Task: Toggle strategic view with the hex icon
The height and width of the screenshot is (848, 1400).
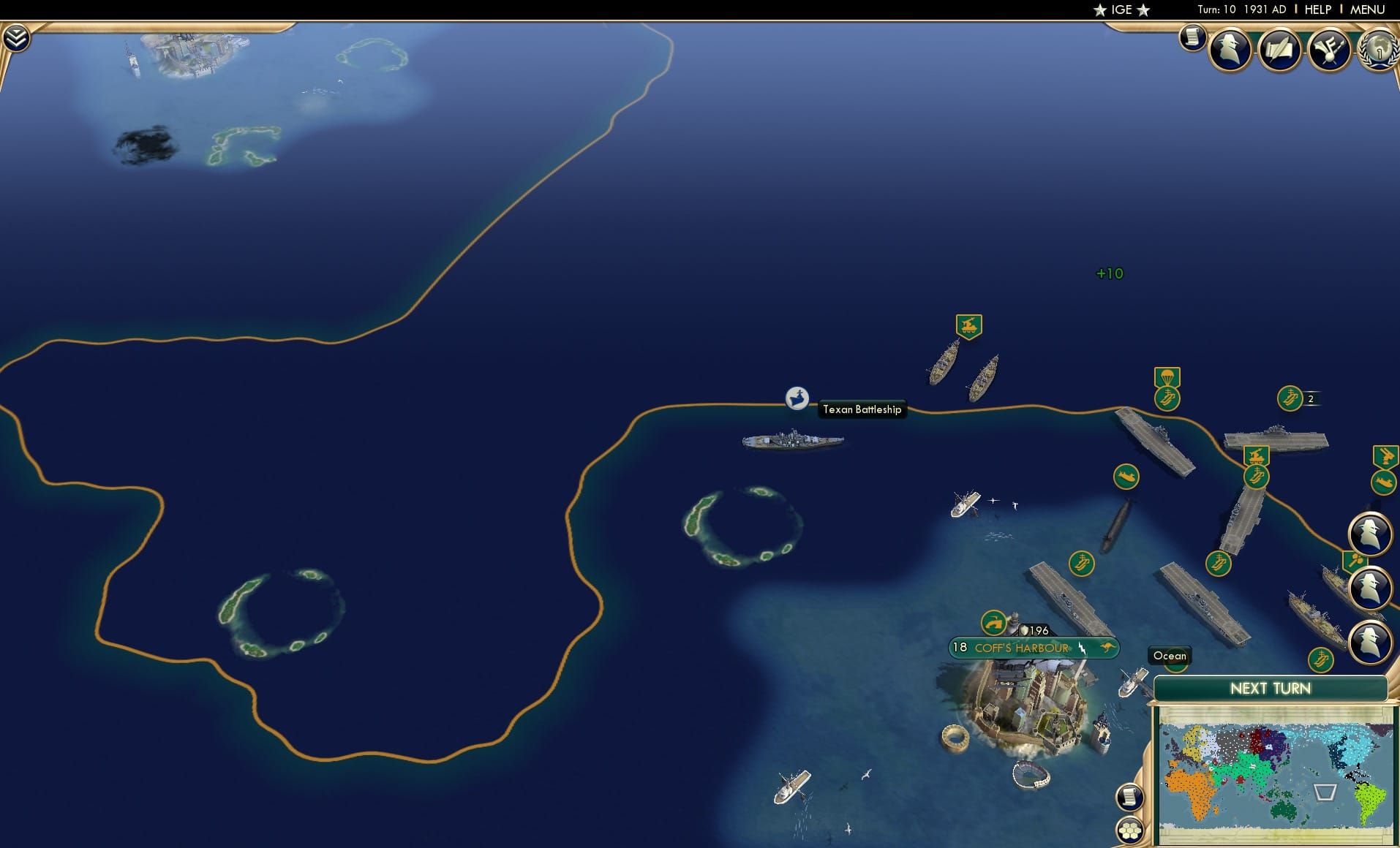Action: pyautogui.click(x=1131, y=830)
